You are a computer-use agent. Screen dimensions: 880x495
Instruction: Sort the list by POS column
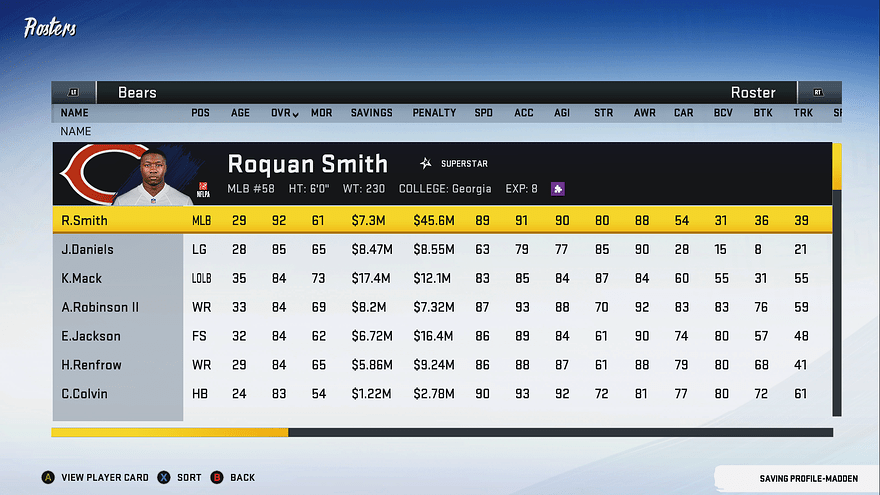pos(200,113)
